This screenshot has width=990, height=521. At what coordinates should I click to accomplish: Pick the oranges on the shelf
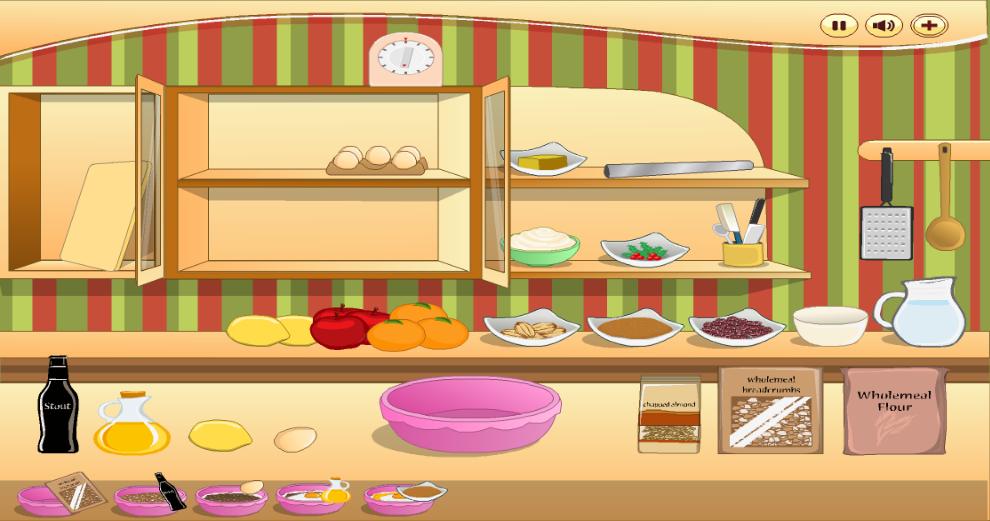coord(420,326)
